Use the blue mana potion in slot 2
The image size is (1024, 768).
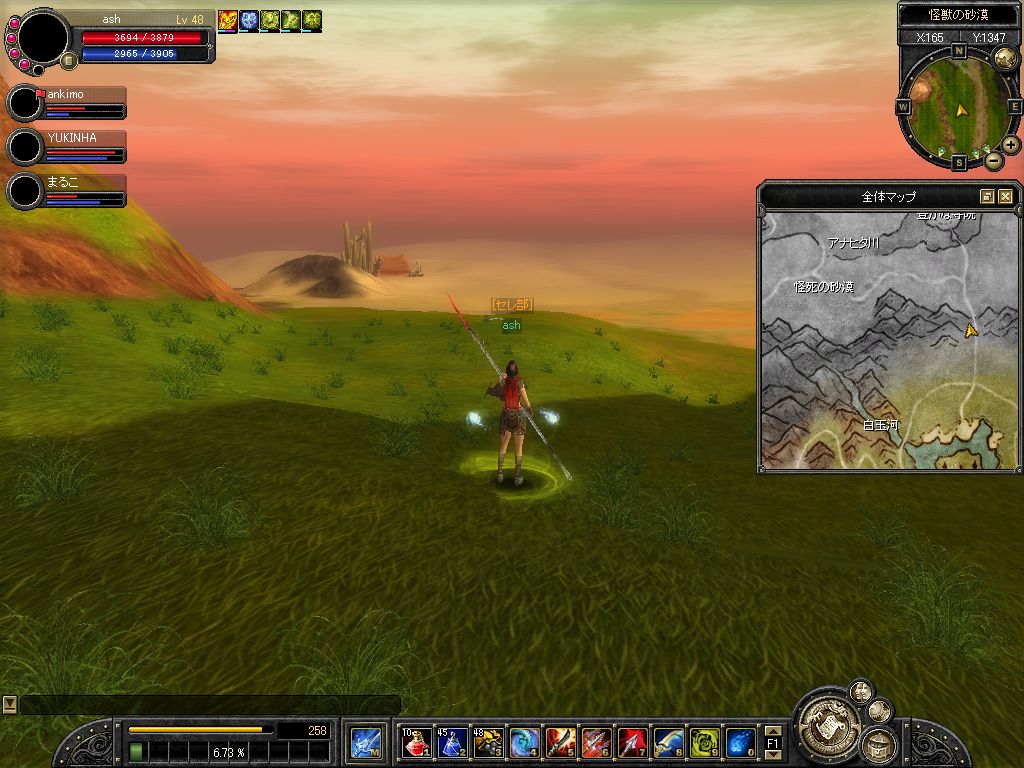point(453,743)
